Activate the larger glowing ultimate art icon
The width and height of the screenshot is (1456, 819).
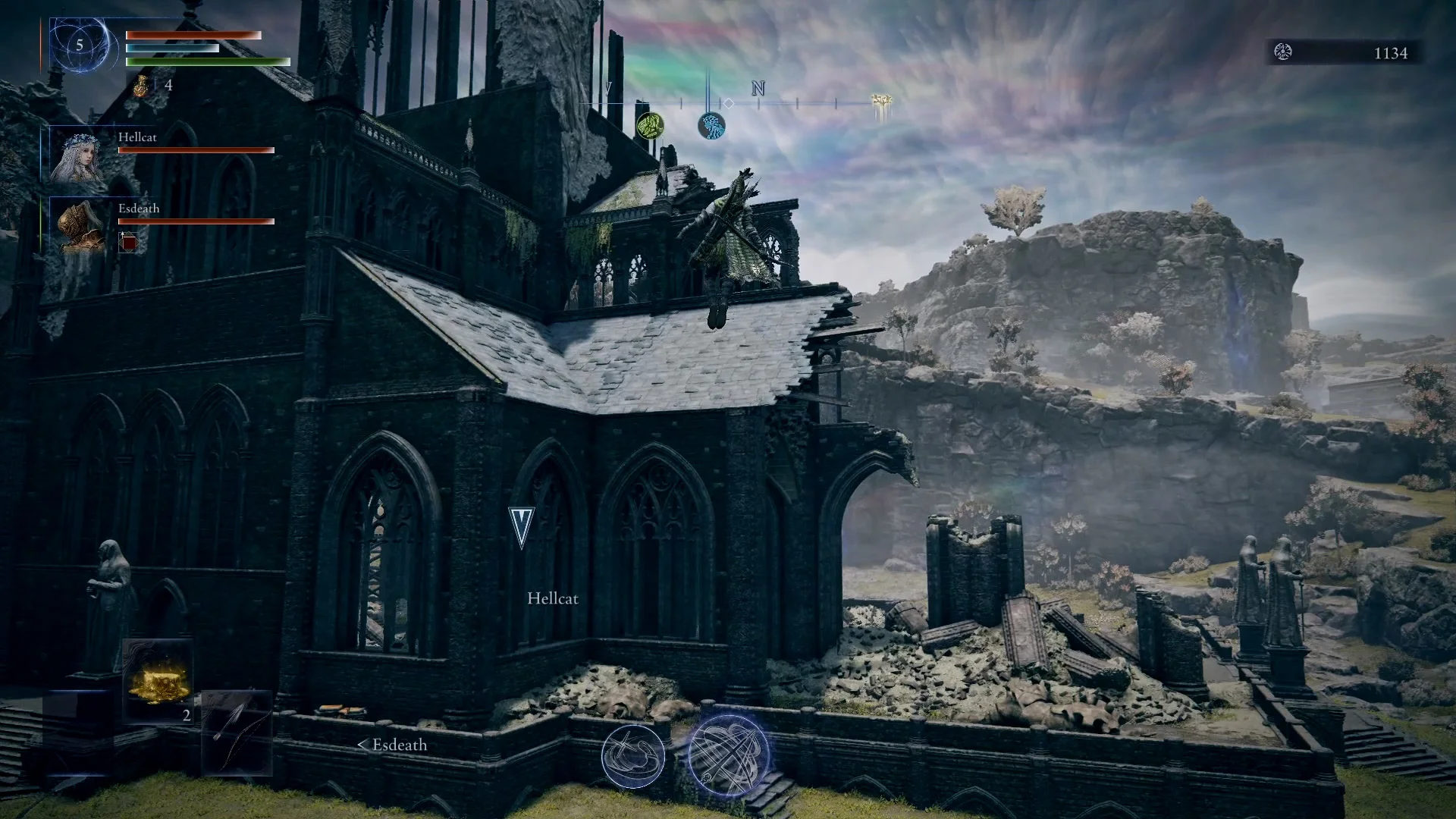[728, 755]
